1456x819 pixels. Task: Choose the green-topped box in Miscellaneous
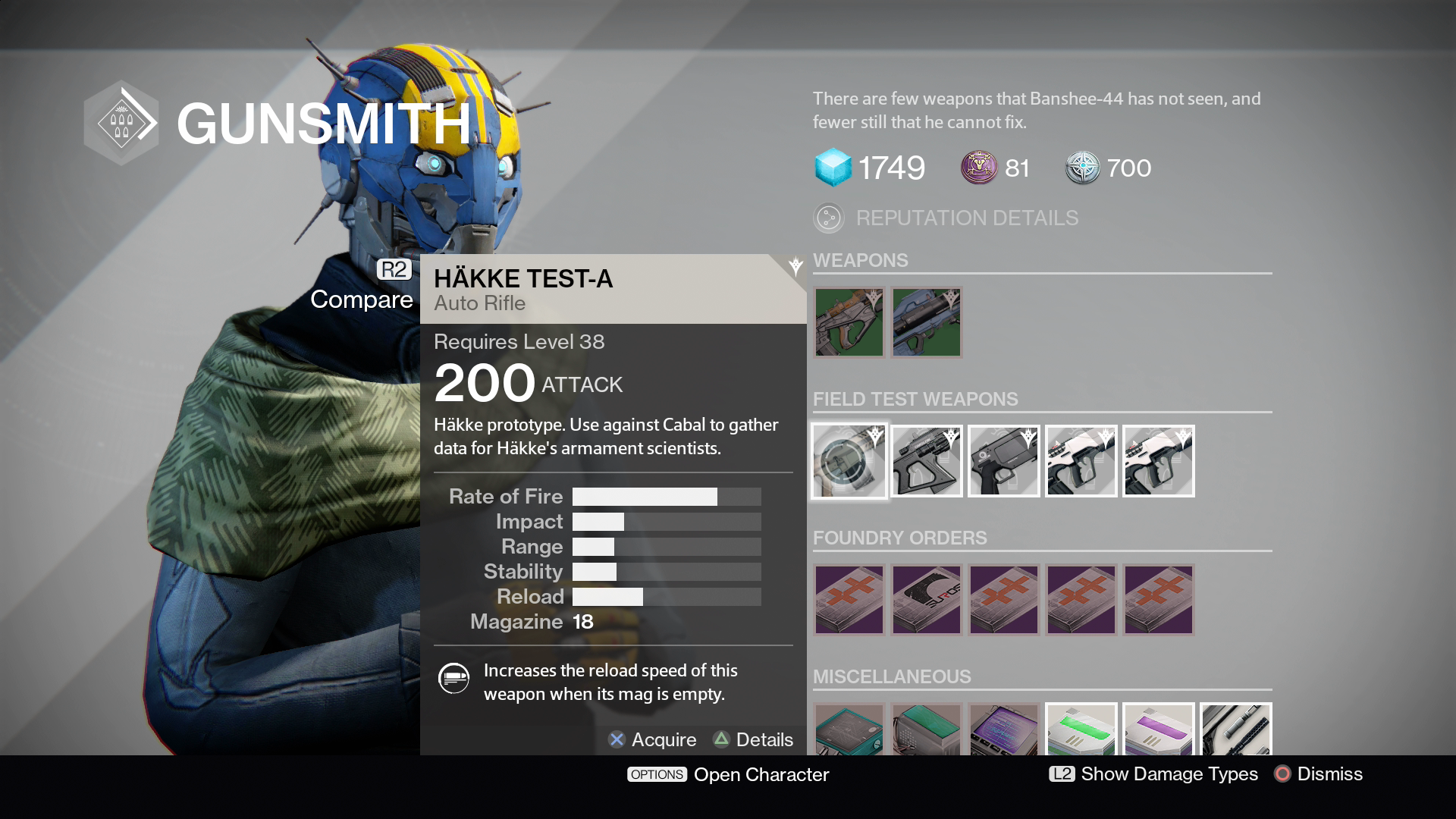pyautogui.click(x=927, y=730)
